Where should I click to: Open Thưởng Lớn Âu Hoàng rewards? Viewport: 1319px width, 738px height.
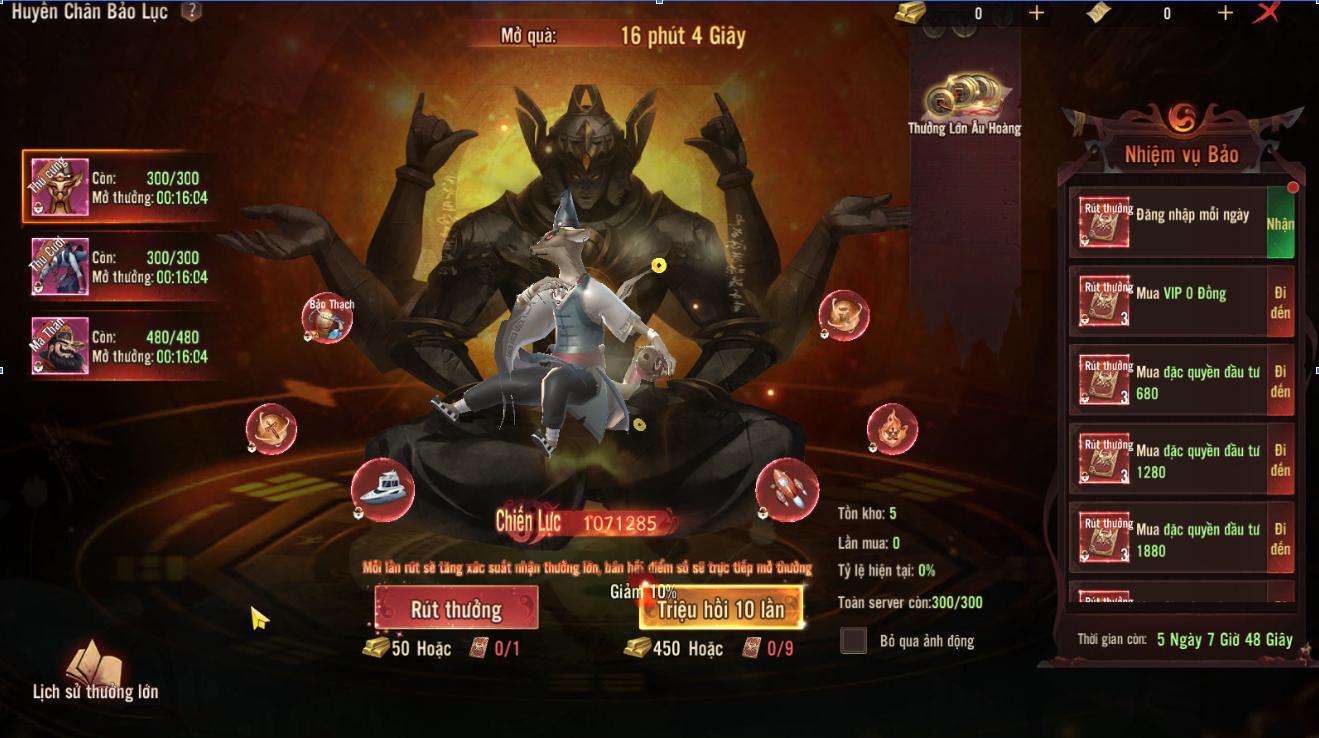pyautogui.click(x=964, y=106)
